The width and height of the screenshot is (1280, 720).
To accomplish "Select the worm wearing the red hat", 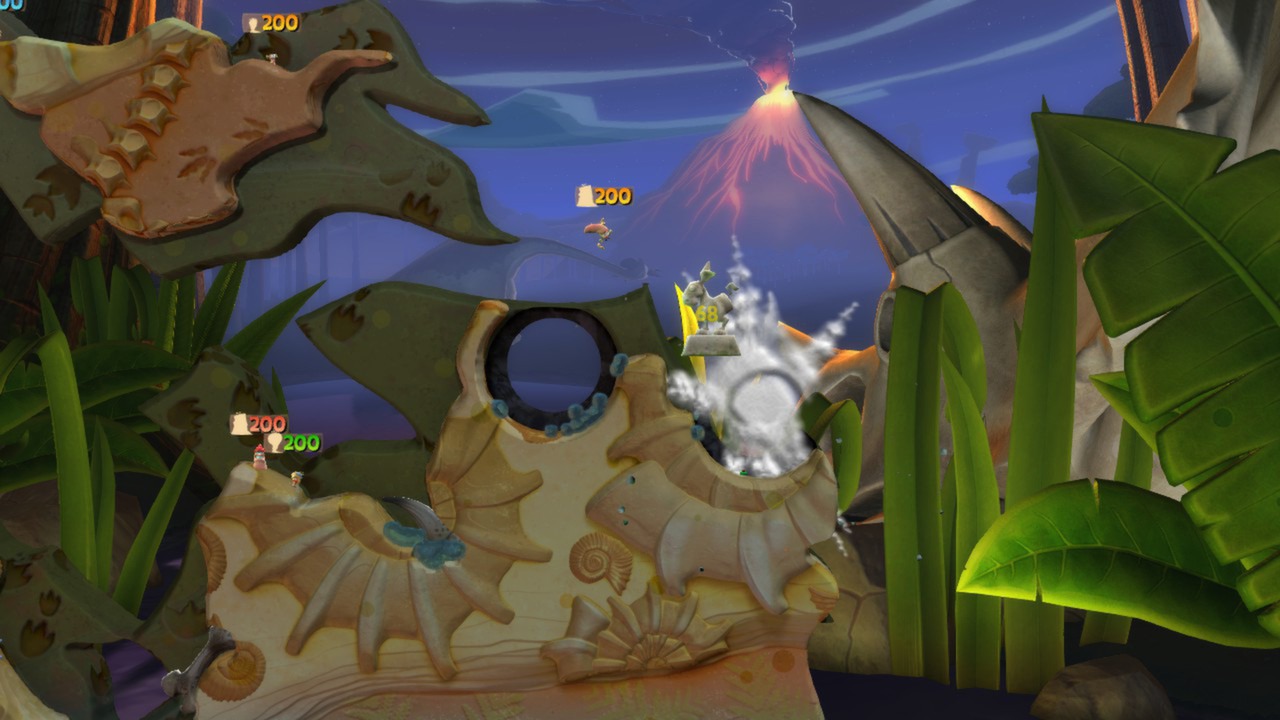I will tap(259, 457).
